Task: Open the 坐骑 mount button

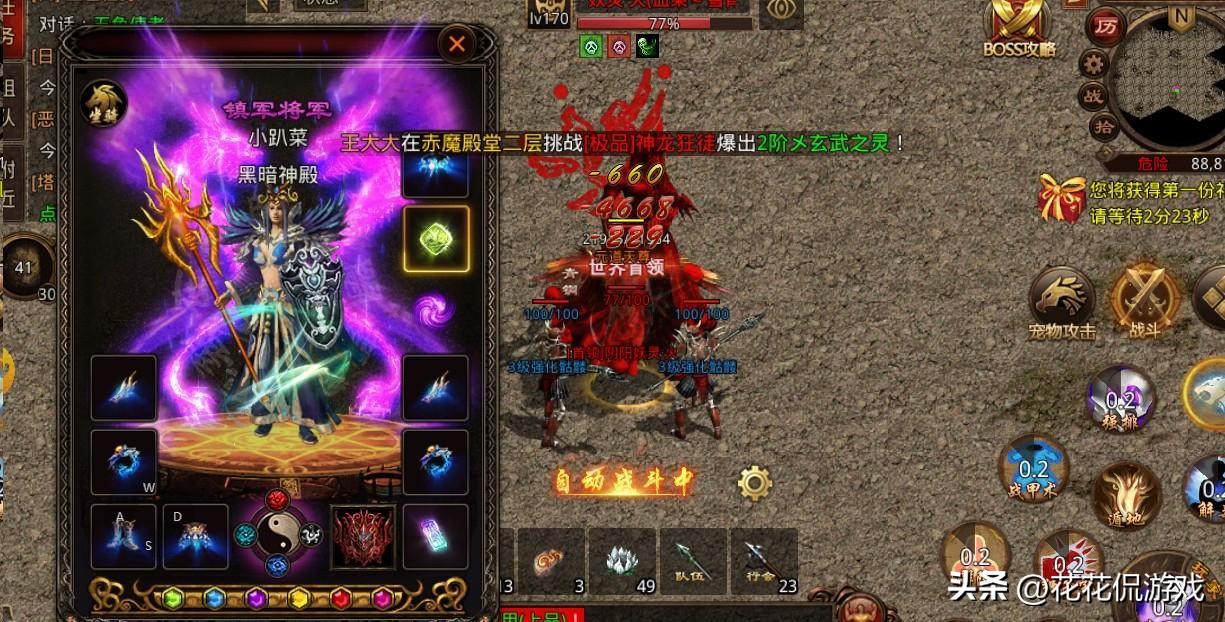Action: [104, 100]
